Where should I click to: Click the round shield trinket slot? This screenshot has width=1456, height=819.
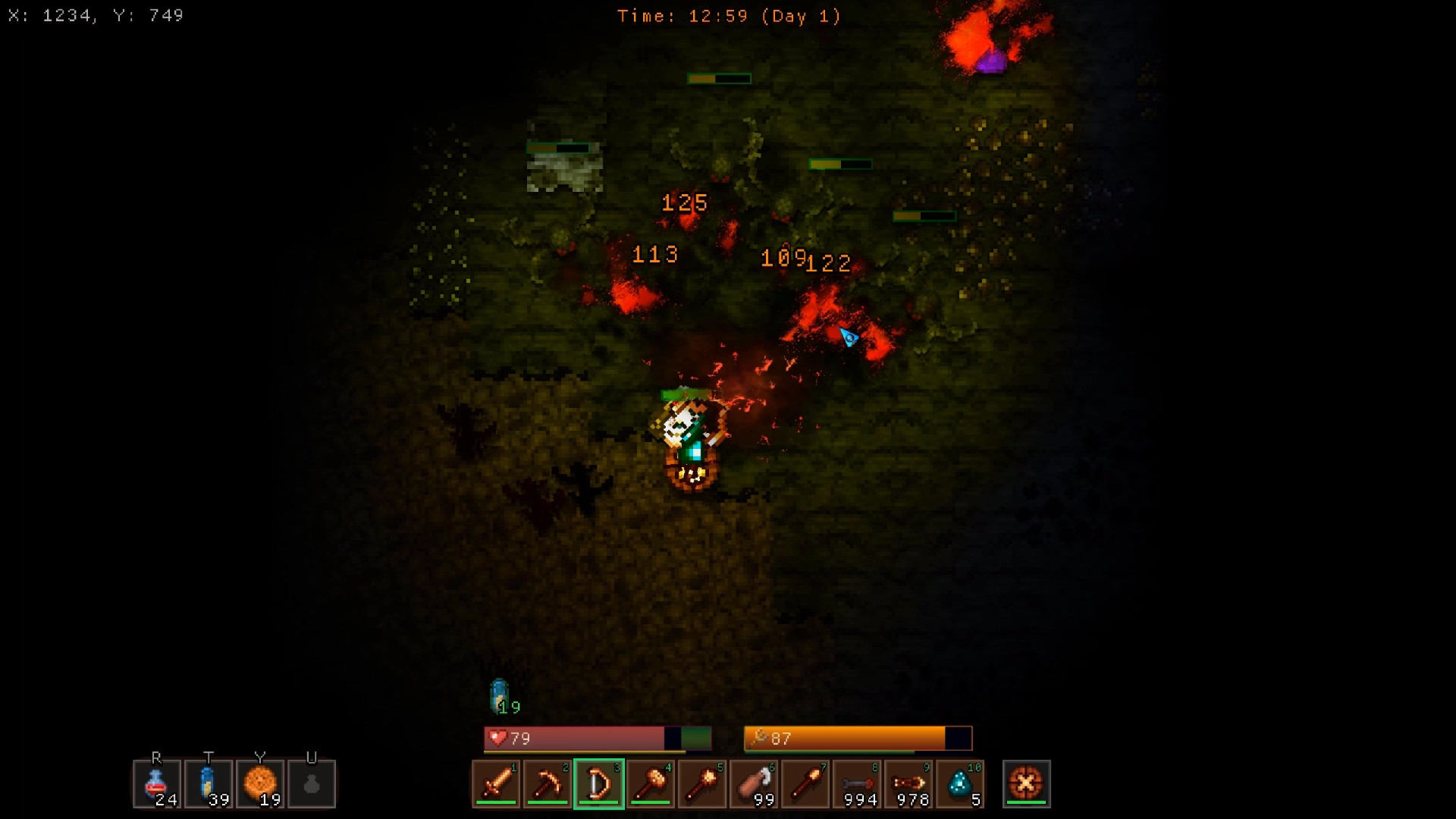click(x=1026, y=783)
